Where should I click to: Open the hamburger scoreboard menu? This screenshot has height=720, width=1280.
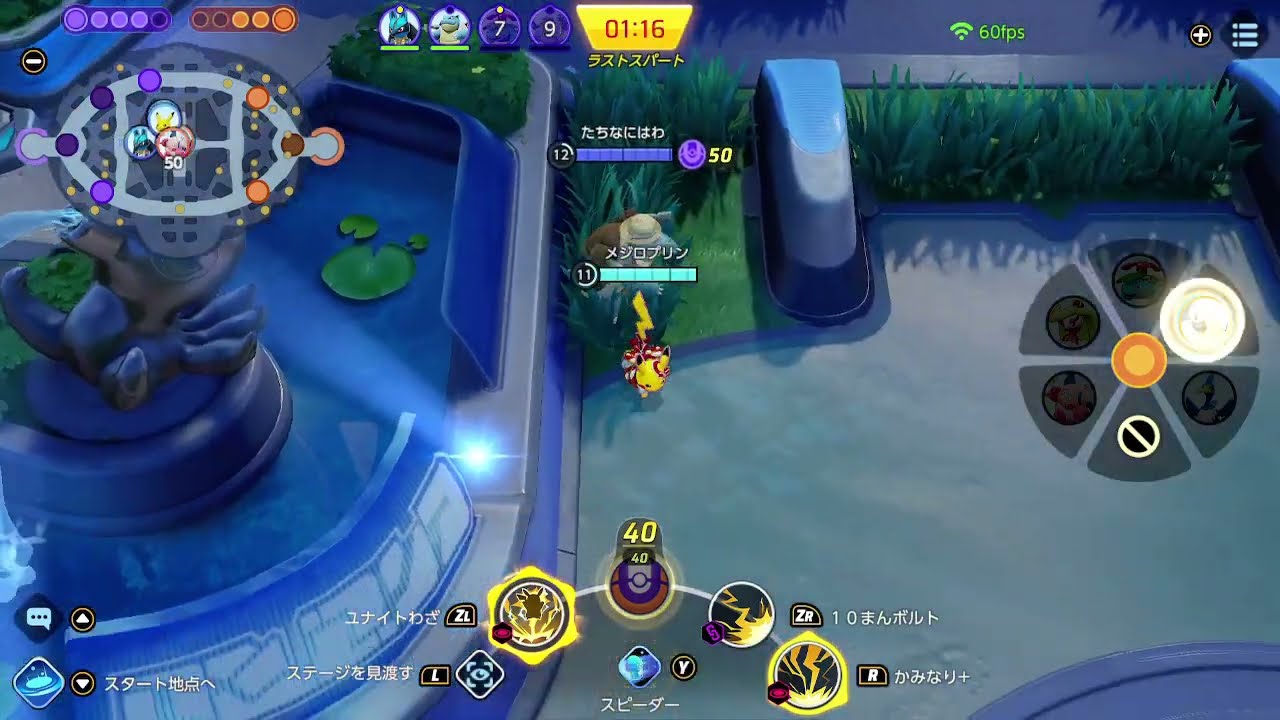pyautogui.click(x=1245, y=35)
